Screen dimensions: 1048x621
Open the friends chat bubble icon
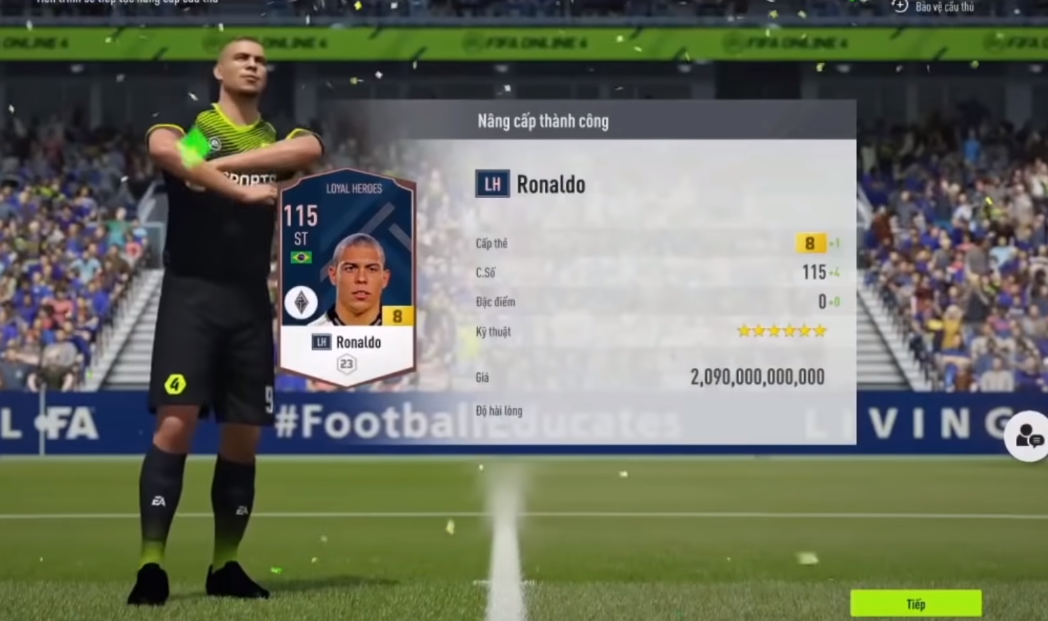coord(1027,436)
